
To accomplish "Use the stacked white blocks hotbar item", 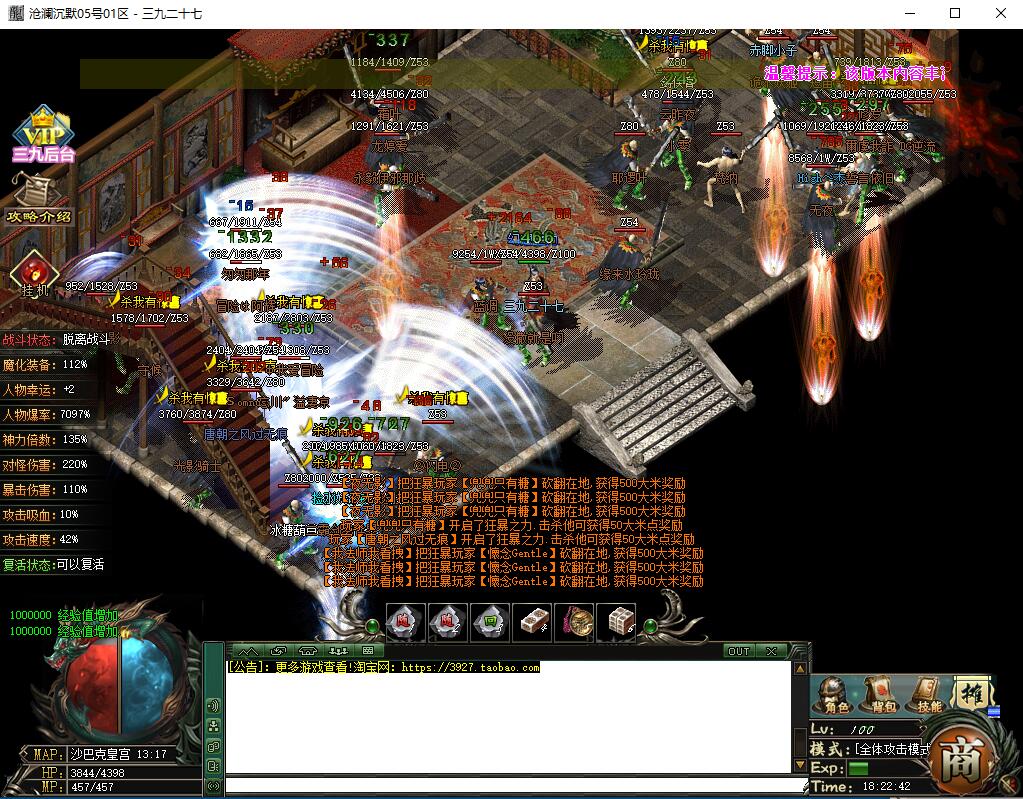I will (616, 622).
